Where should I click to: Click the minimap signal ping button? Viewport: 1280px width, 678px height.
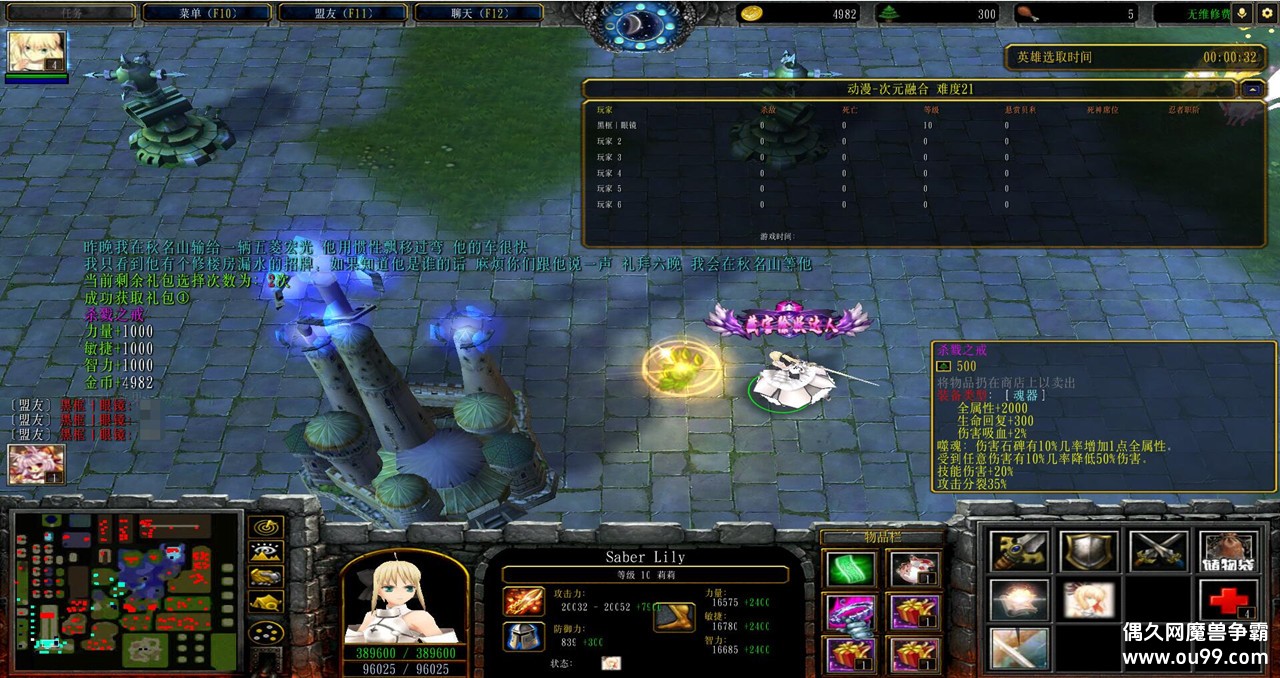pos(265,526)
